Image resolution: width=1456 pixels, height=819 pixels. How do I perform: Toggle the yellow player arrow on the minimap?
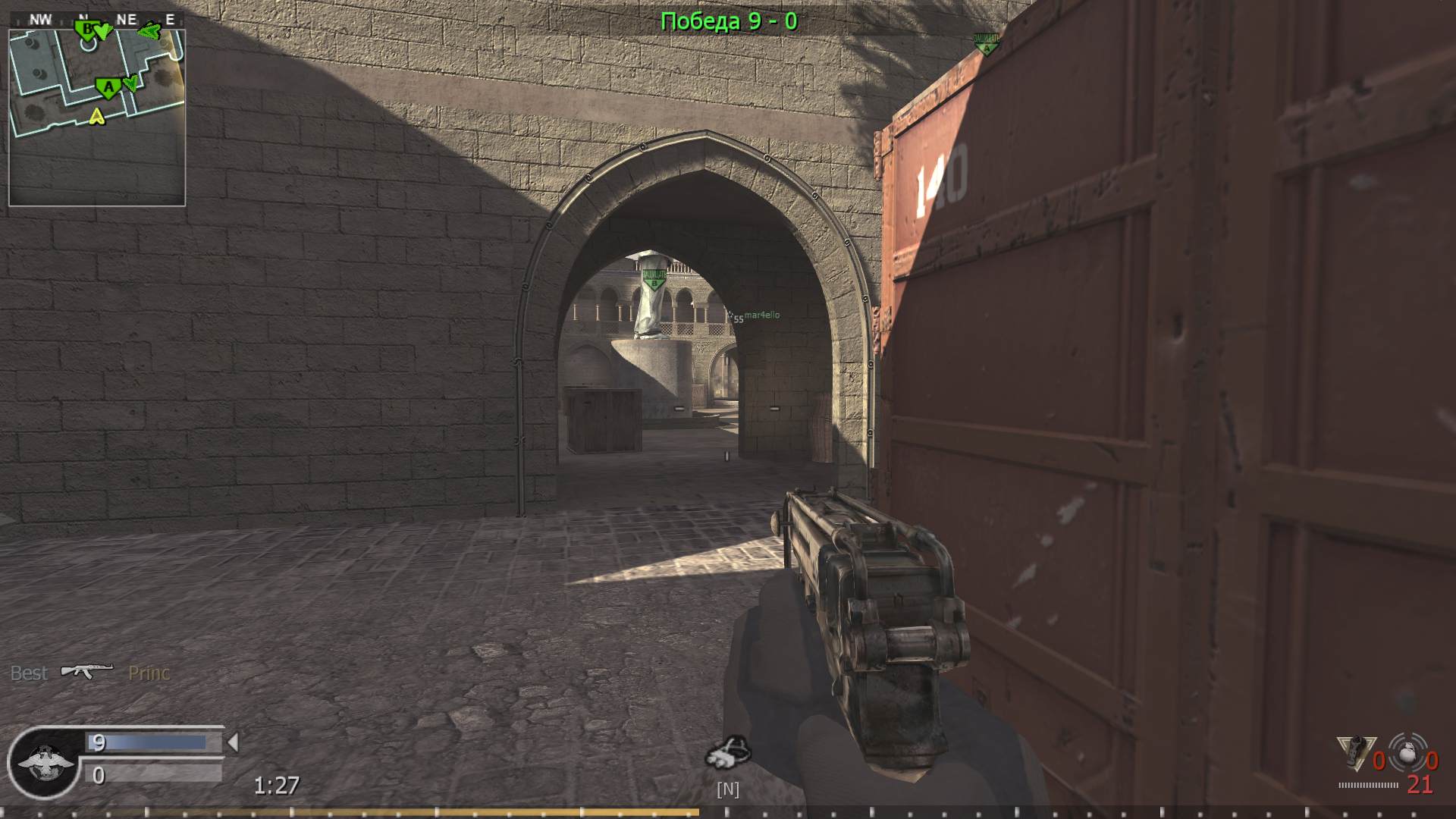coord(96,116)
